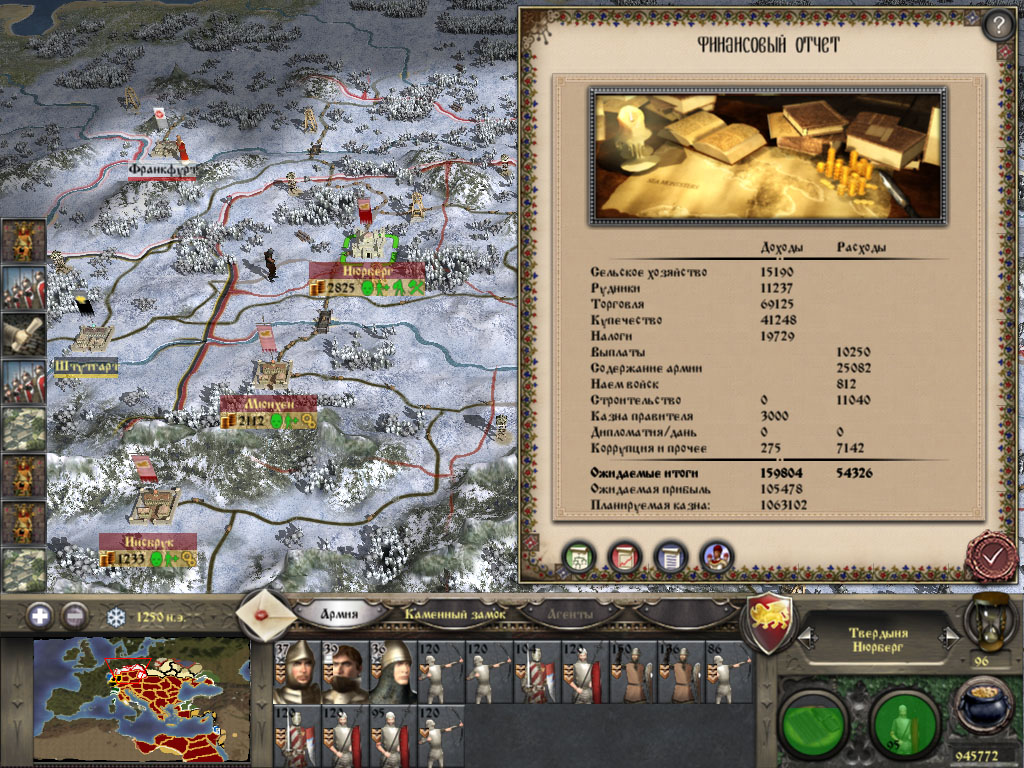Show the red graph chart report
This screenshot has width=1024, height=768.
pos(625,556)
